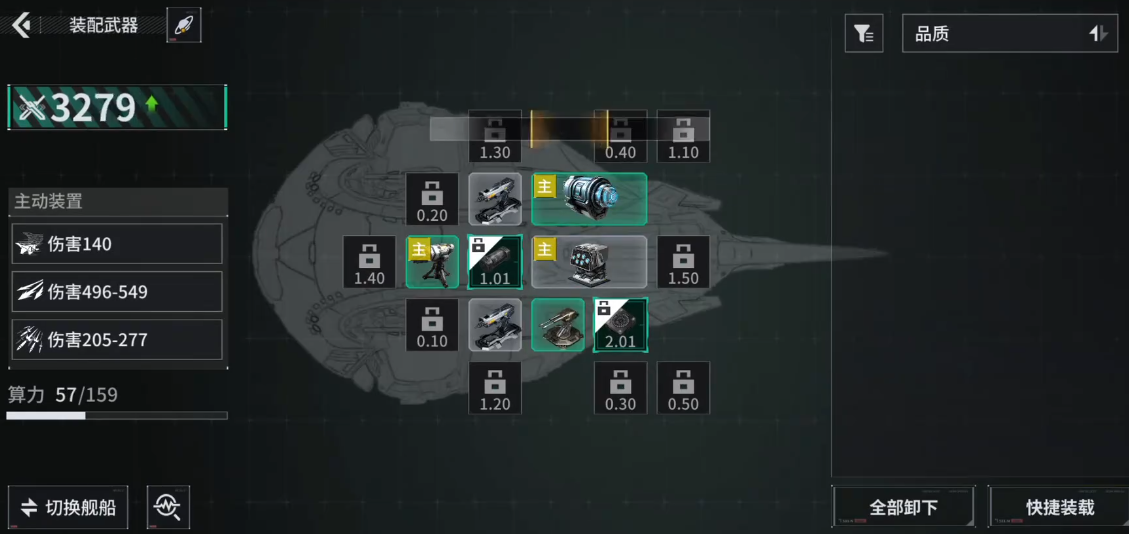1129x534 pixels.
Task: Go back using the arrow button
Action: coord(21,25)
